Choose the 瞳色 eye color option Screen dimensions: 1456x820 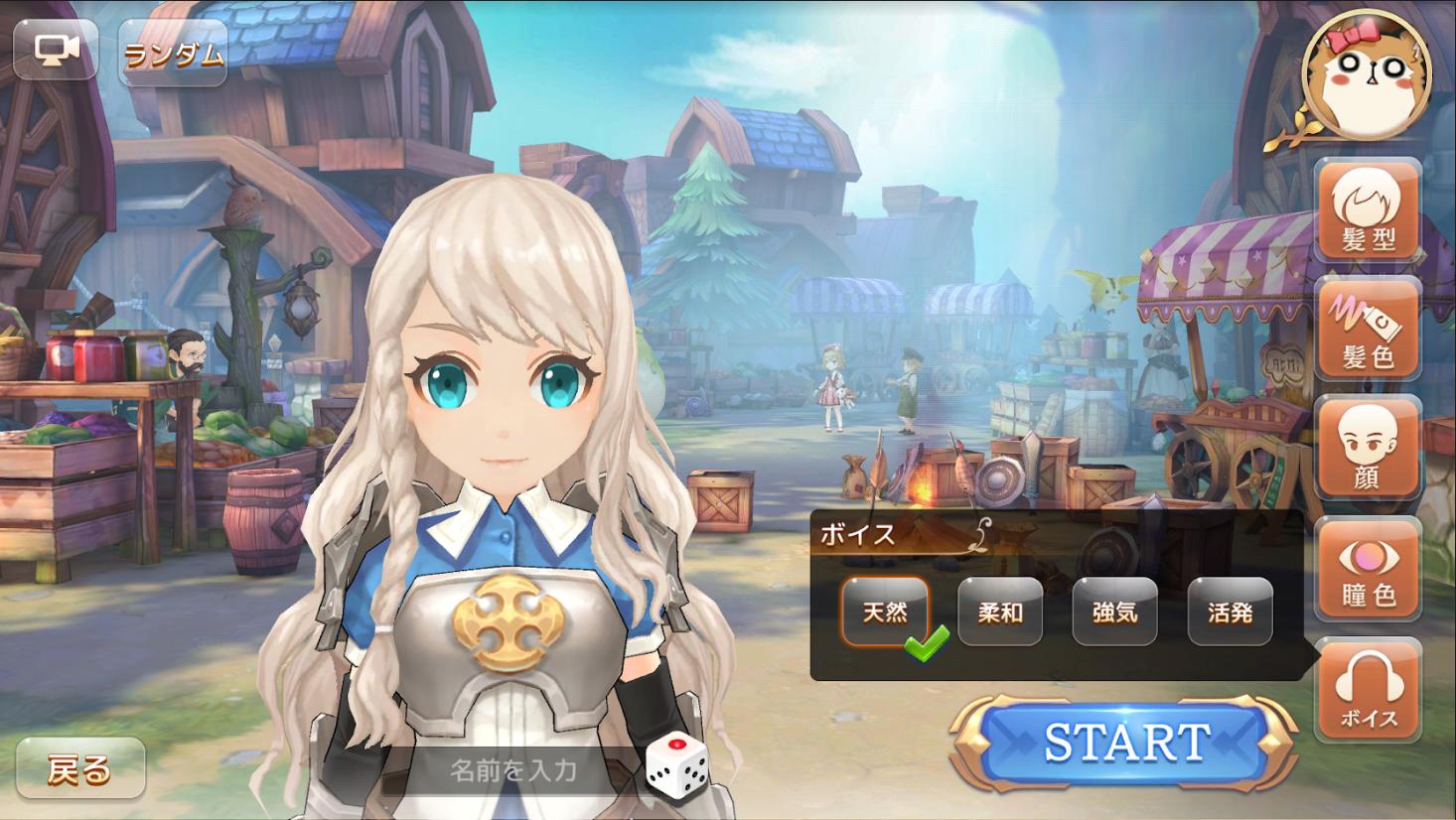click(x=1370, y=568)
